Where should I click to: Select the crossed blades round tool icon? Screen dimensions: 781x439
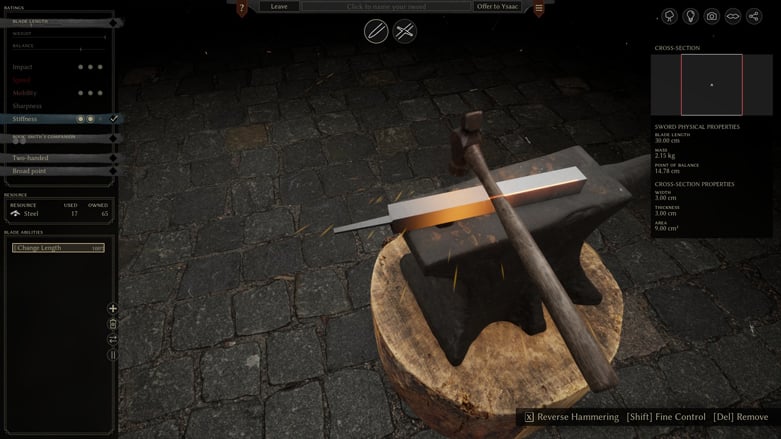(x=405, y=31)
